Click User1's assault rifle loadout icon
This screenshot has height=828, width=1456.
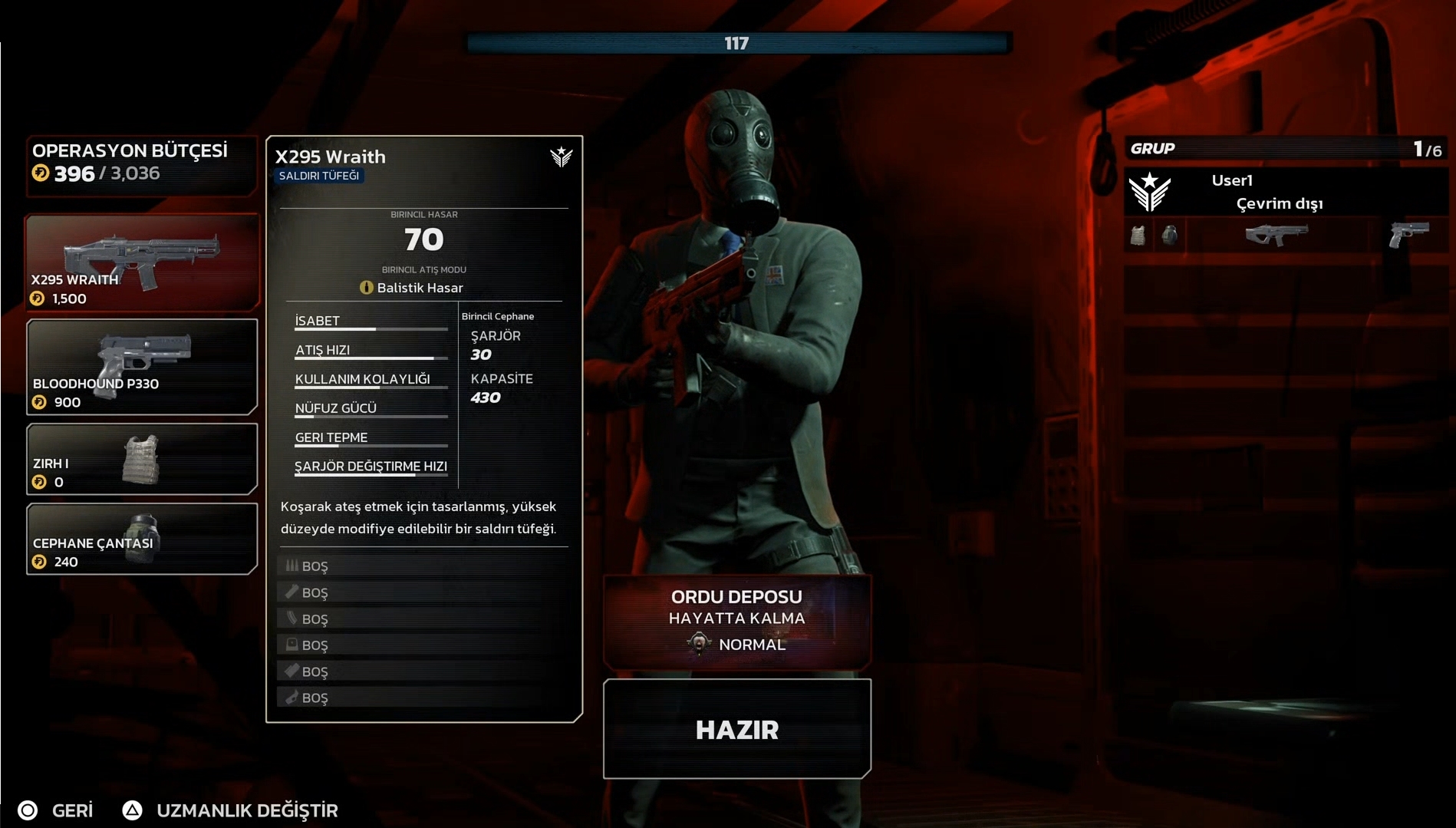(x=1276, y=234)
